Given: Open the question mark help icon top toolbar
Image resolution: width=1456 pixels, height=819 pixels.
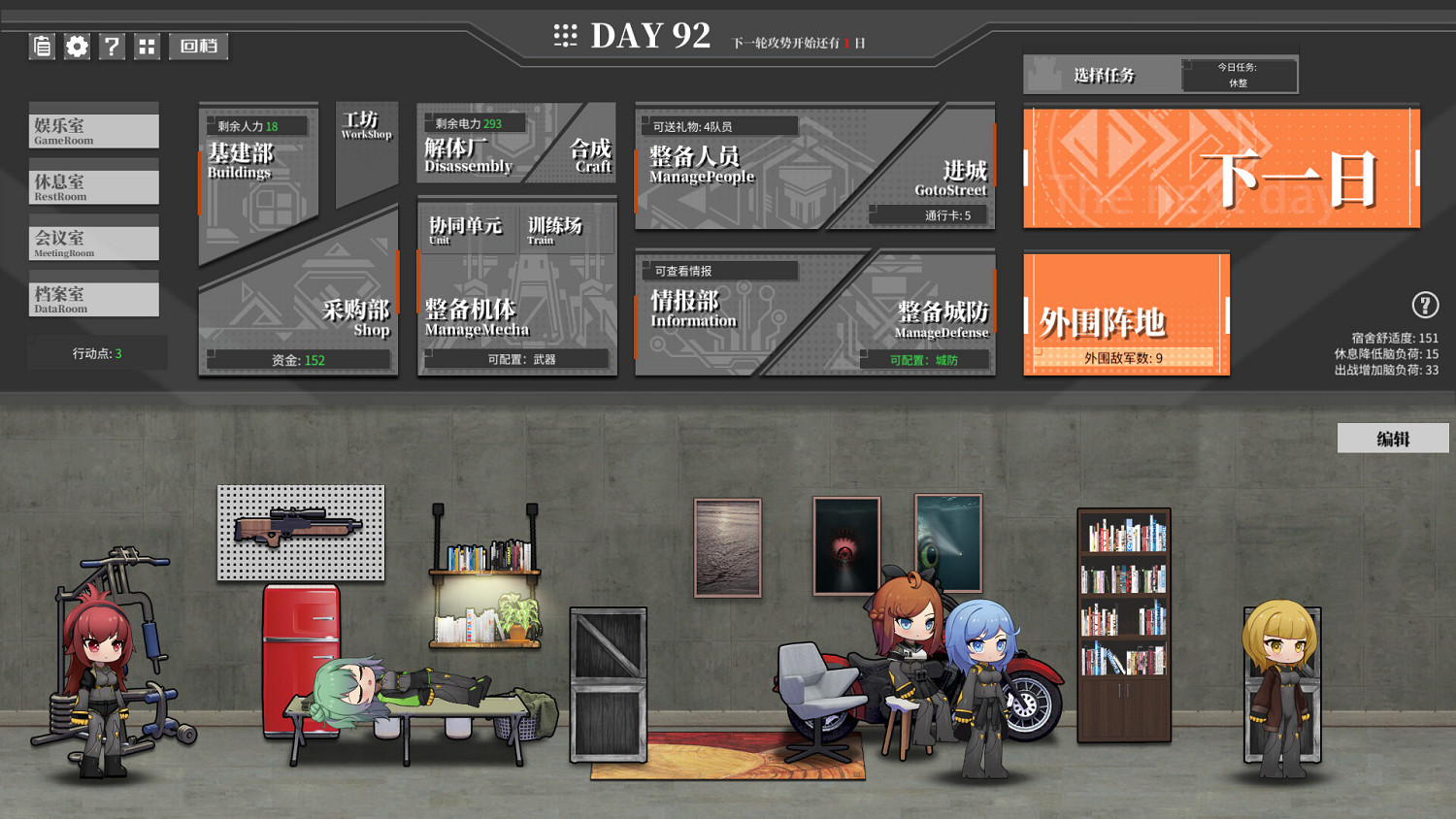Looking at the screenshot, I should (x=112, y=46).
